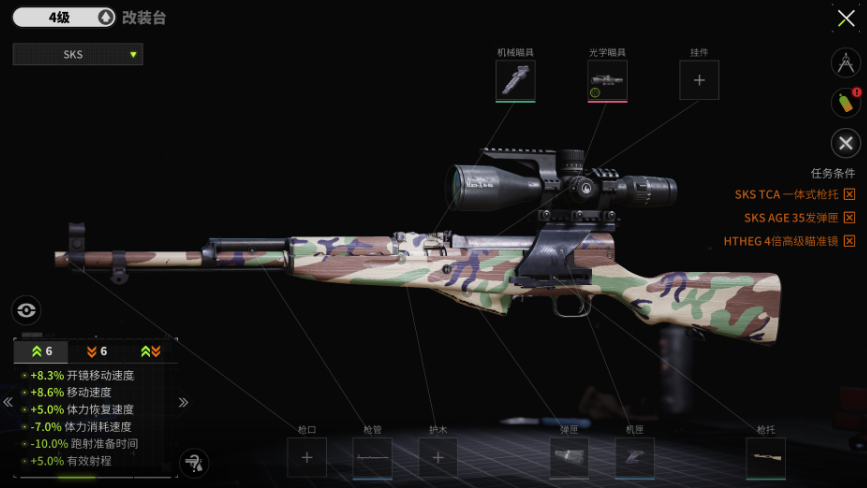Show the combined up-and-down arrows stats tab
Screen dimensions: 867x488
click(x=151, y=351)
